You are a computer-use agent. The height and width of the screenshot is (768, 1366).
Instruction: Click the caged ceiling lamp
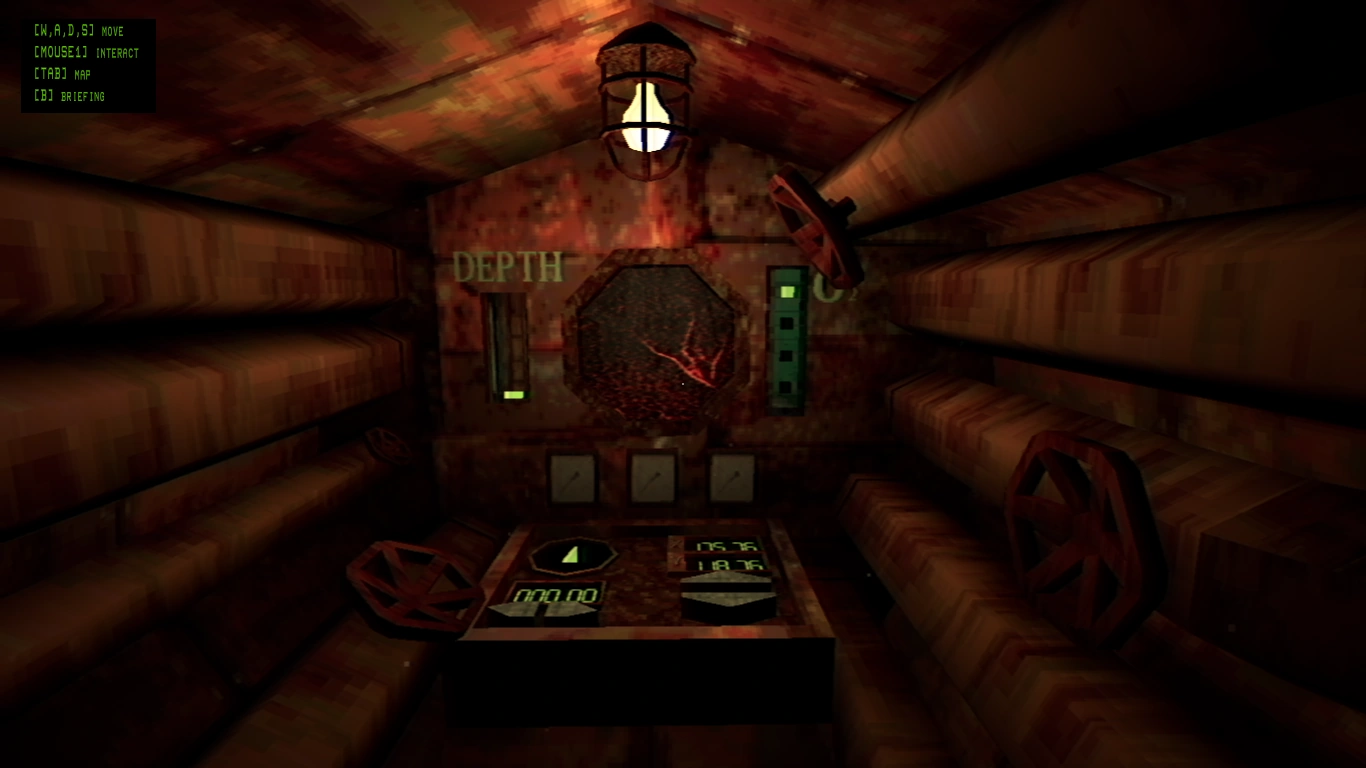tap(646, 105)
